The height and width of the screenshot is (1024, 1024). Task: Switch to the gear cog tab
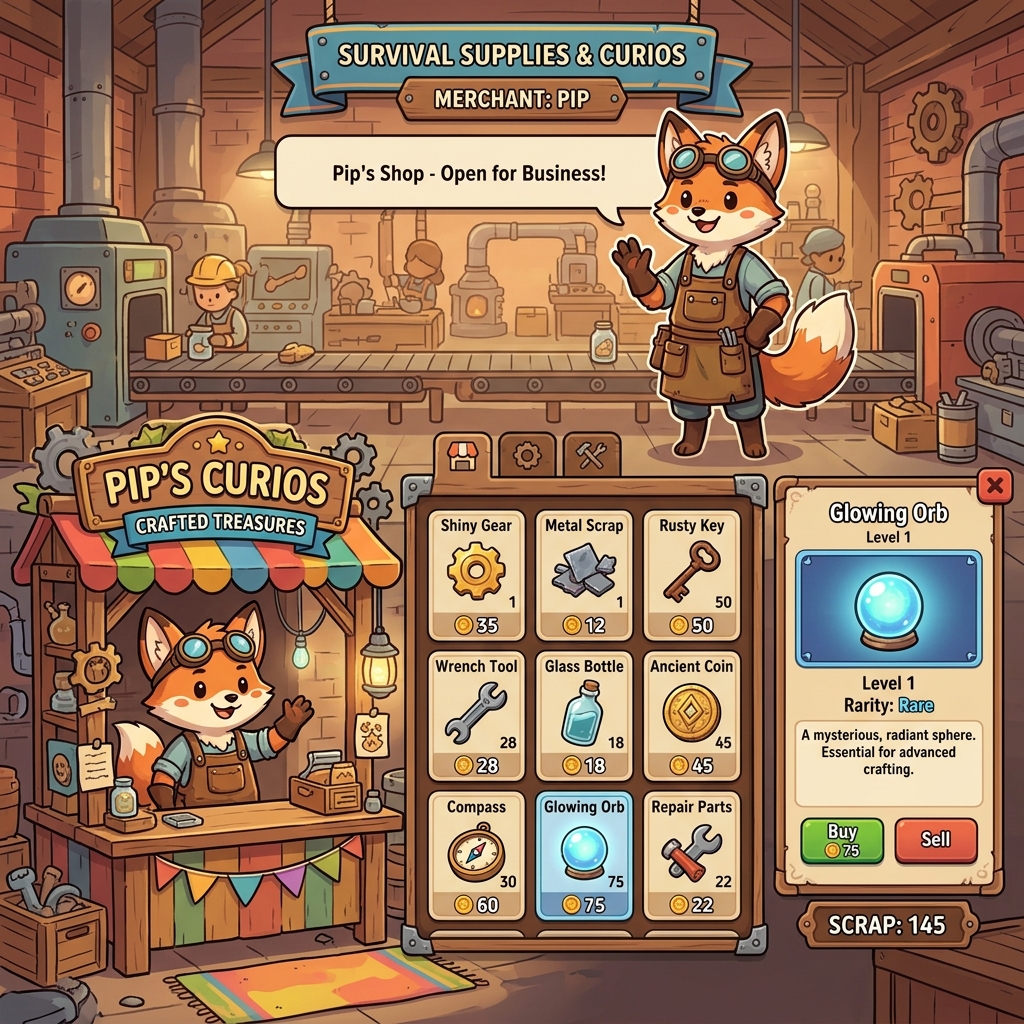526,456
